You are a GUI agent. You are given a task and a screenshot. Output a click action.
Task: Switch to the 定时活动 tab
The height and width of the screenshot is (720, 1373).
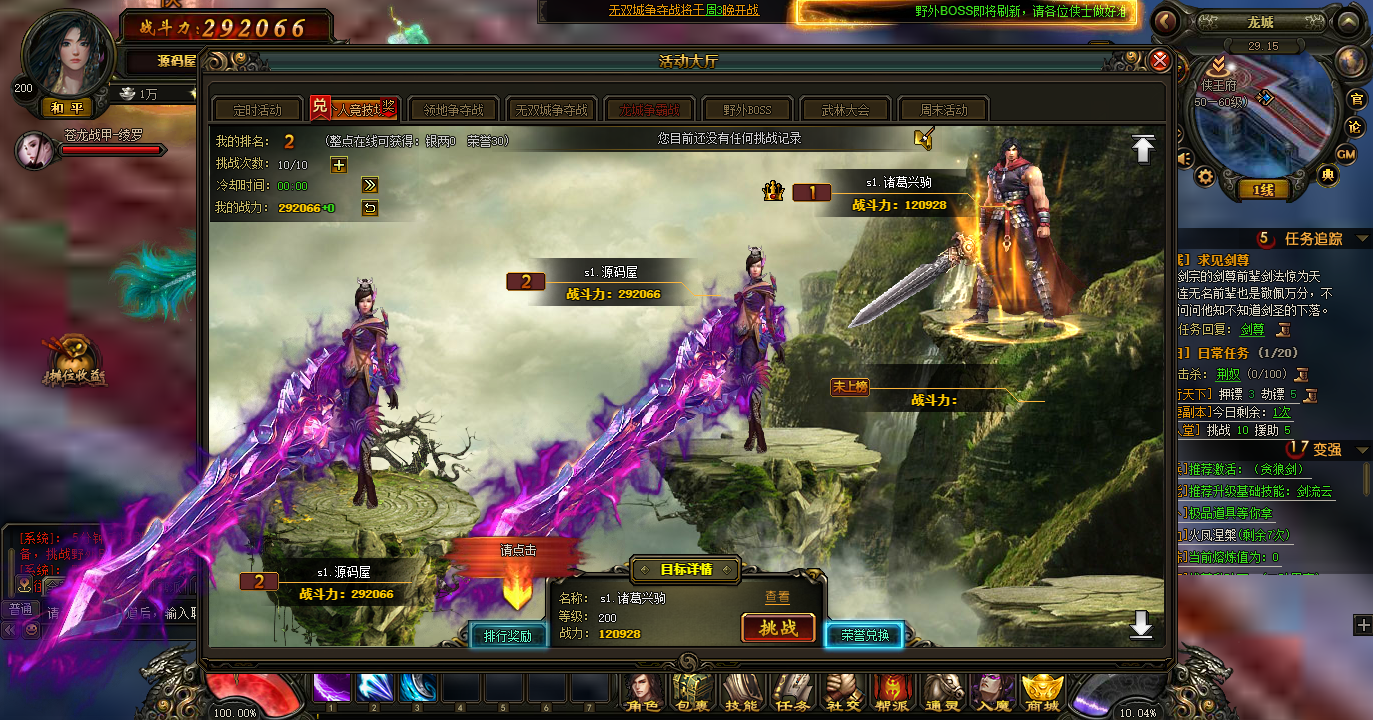pos(257,110)
